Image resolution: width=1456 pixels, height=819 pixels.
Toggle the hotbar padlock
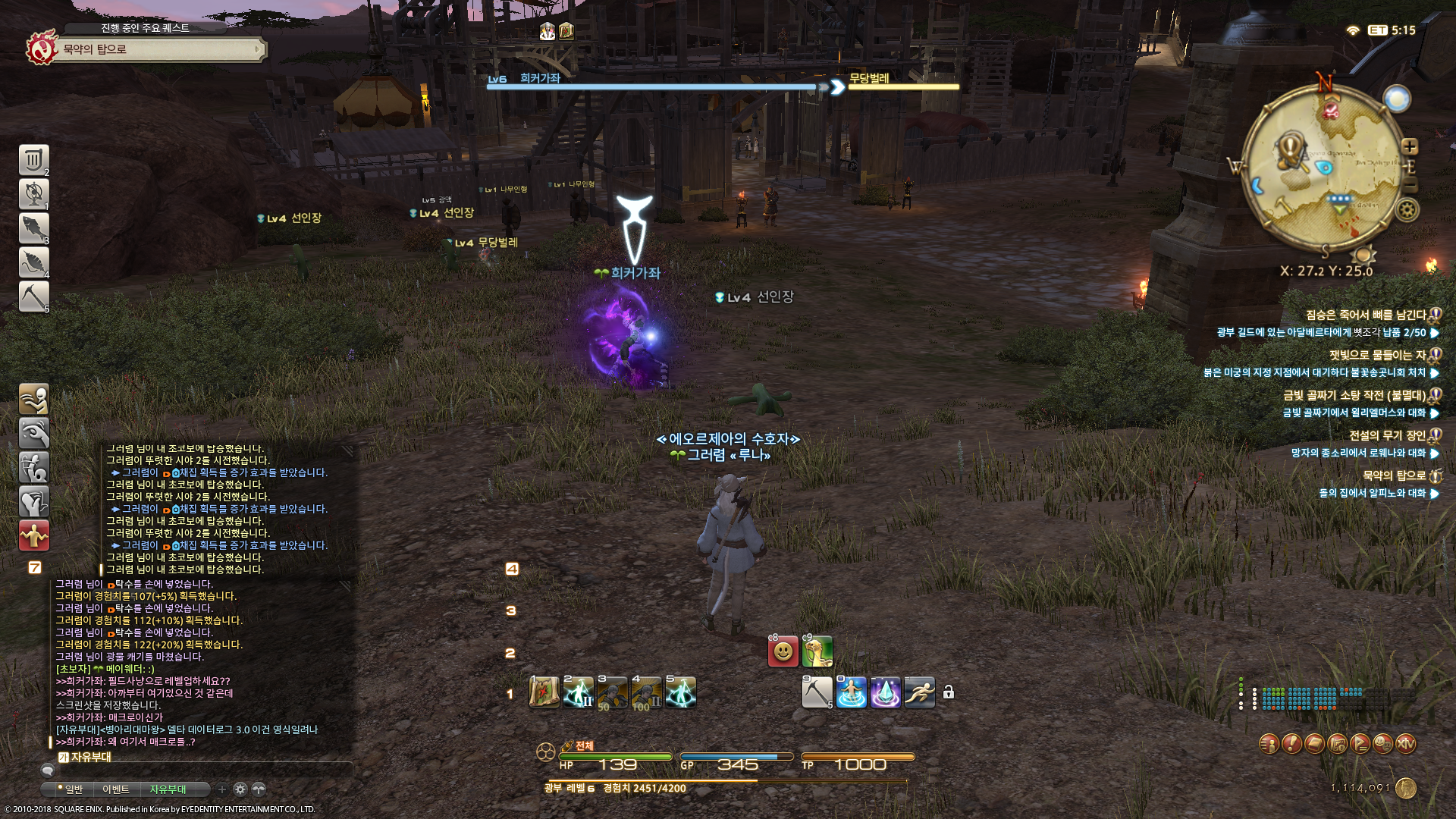[949, 692]
